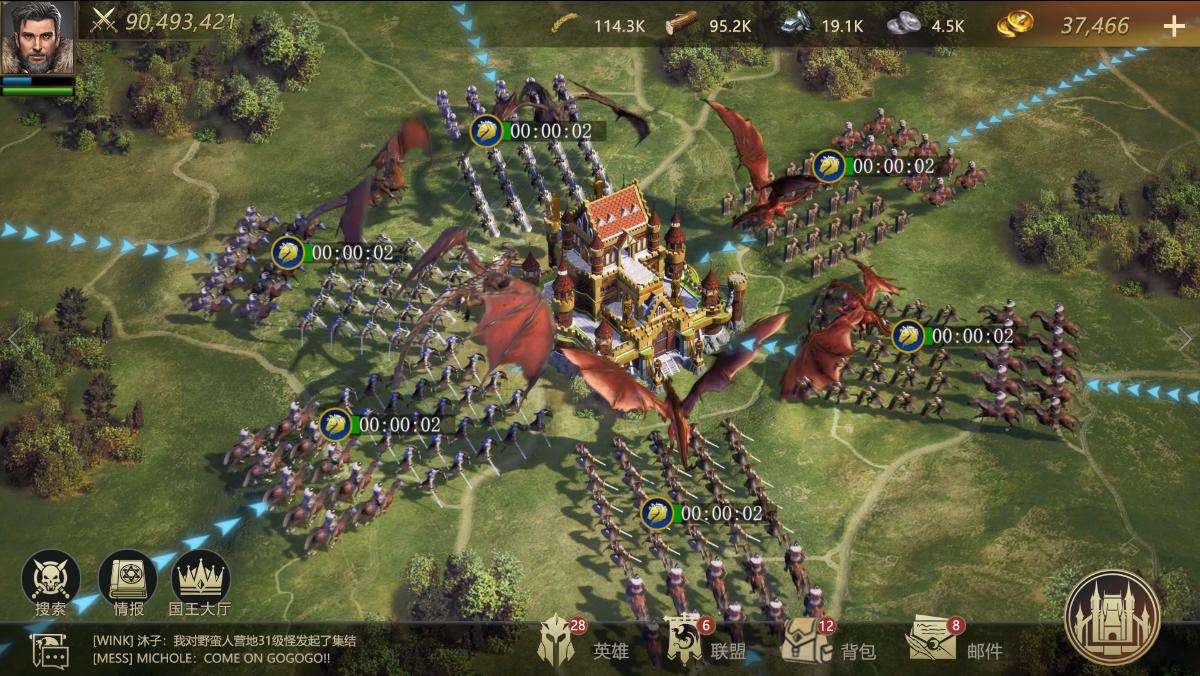Open the 情报 intelligence book

(x=127, y=579)
